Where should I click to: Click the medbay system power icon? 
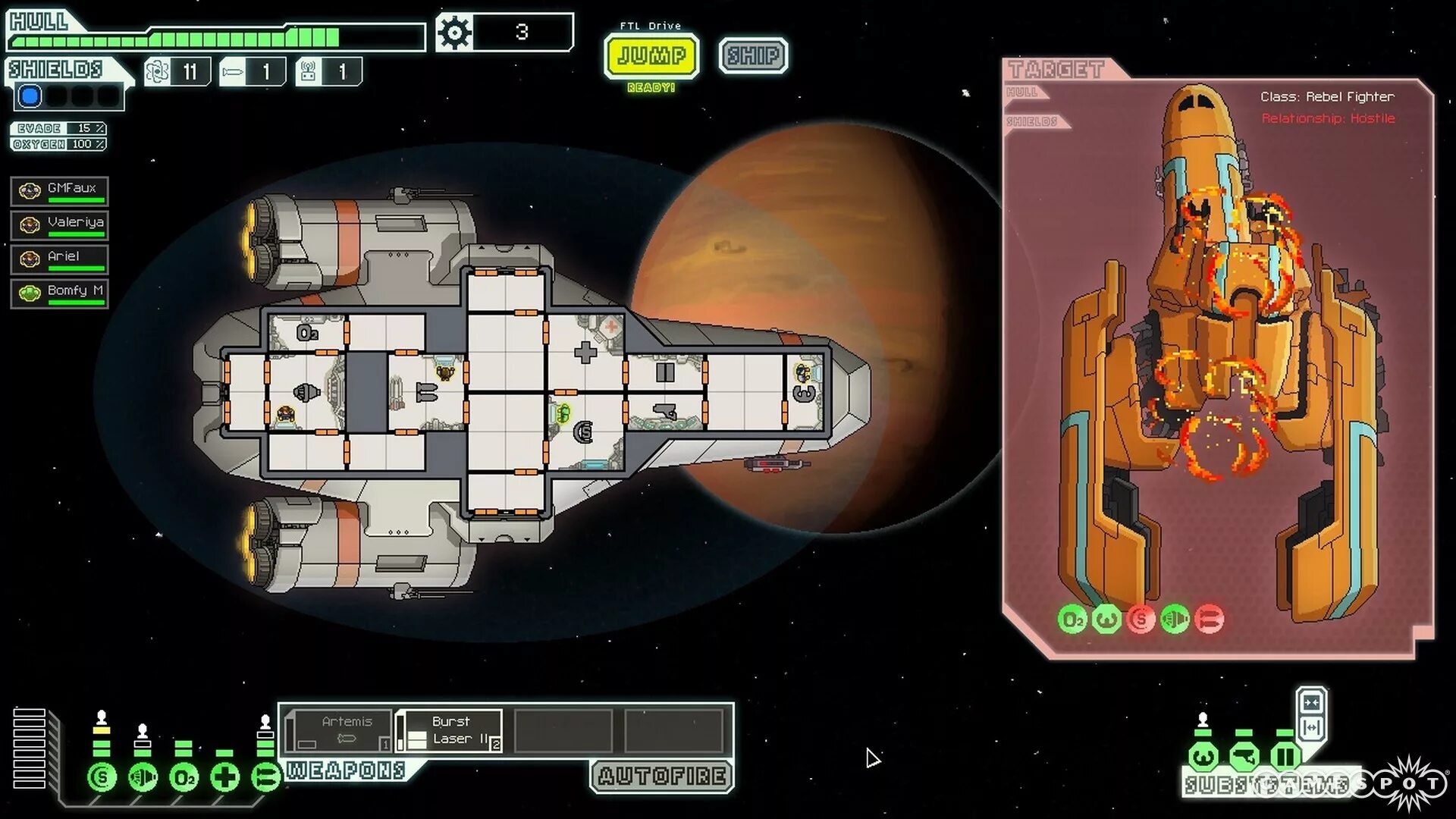point(224,777)
